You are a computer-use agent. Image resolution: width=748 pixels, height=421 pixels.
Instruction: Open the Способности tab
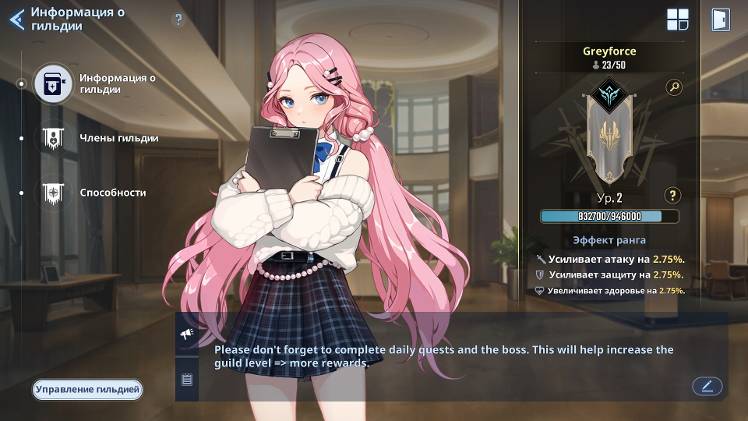click(x=53, y=192)
